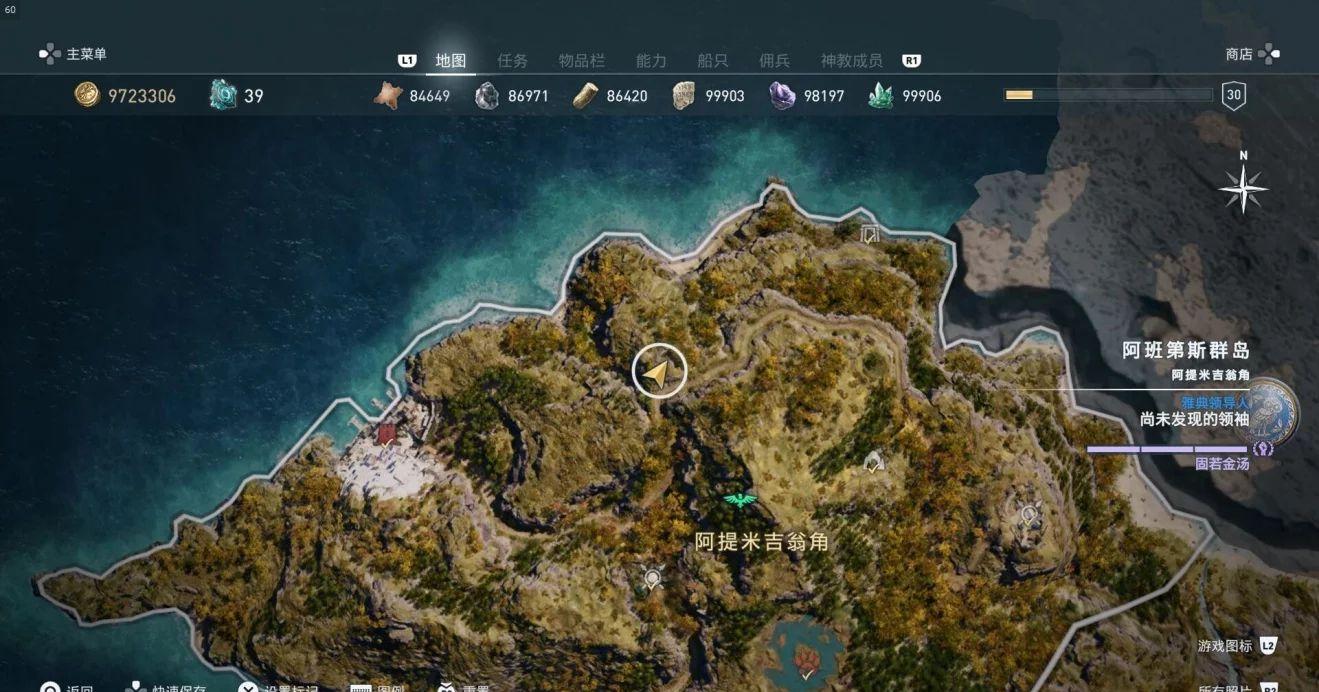
Task: Choose the orange marker in the pond
Action: [x=805, y=656]
